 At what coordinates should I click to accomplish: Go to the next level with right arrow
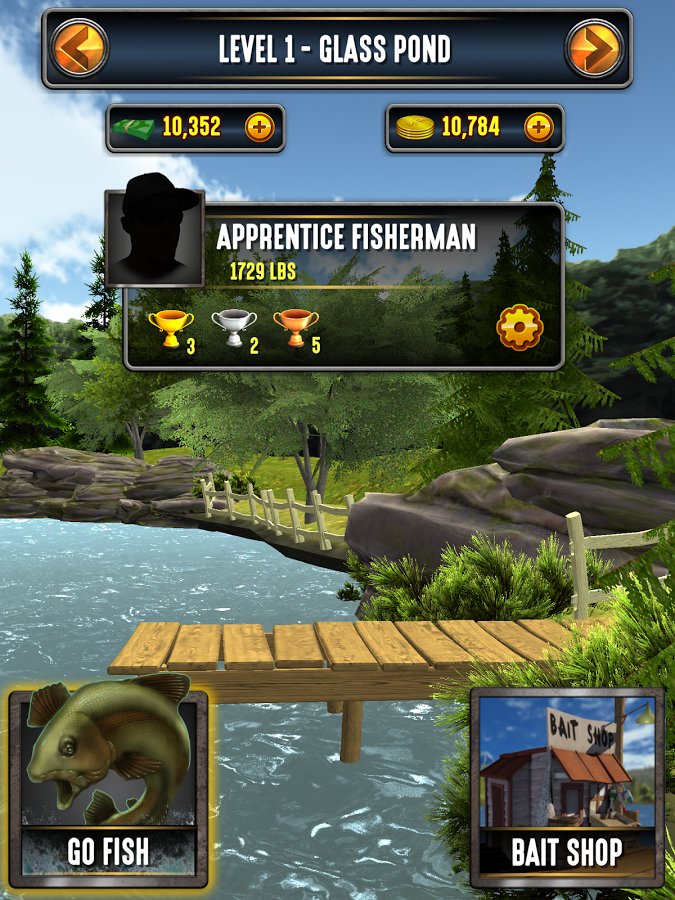coord(594,47)
